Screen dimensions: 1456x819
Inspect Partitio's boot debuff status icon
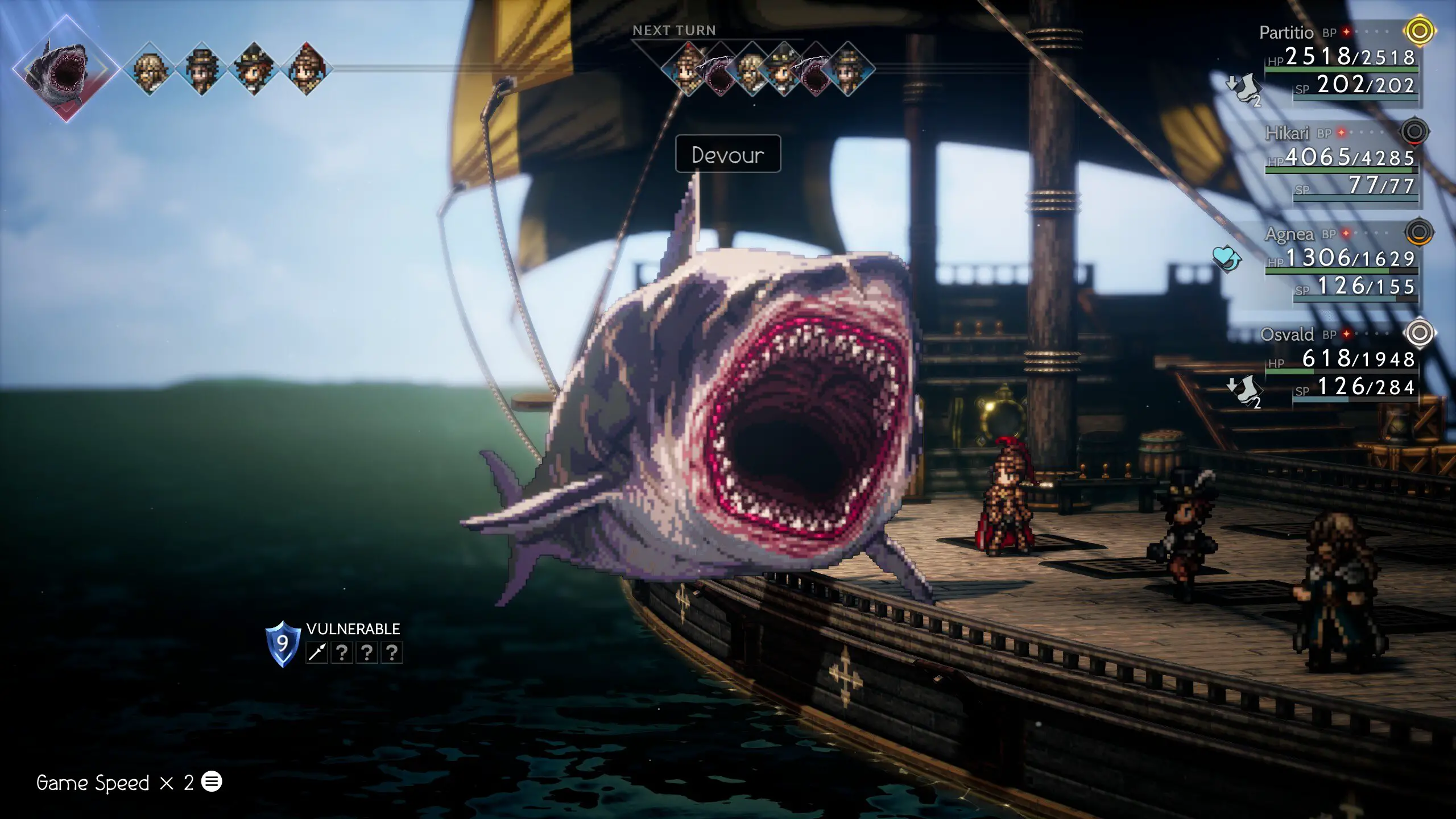[x=1246, y=88]
